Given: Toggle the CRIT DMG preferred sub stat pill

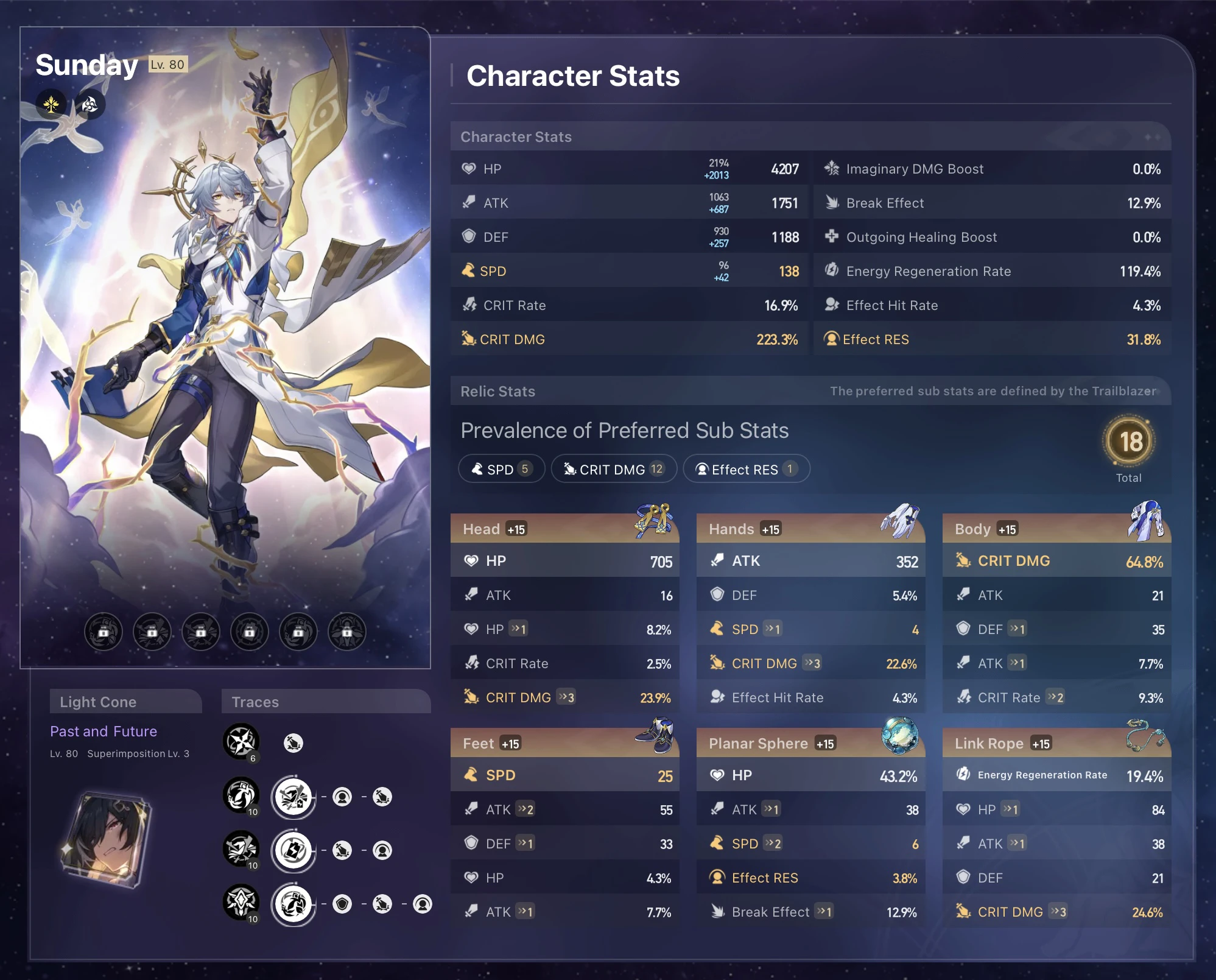Looking at the screenshot, I should click(x=613, y=468).
